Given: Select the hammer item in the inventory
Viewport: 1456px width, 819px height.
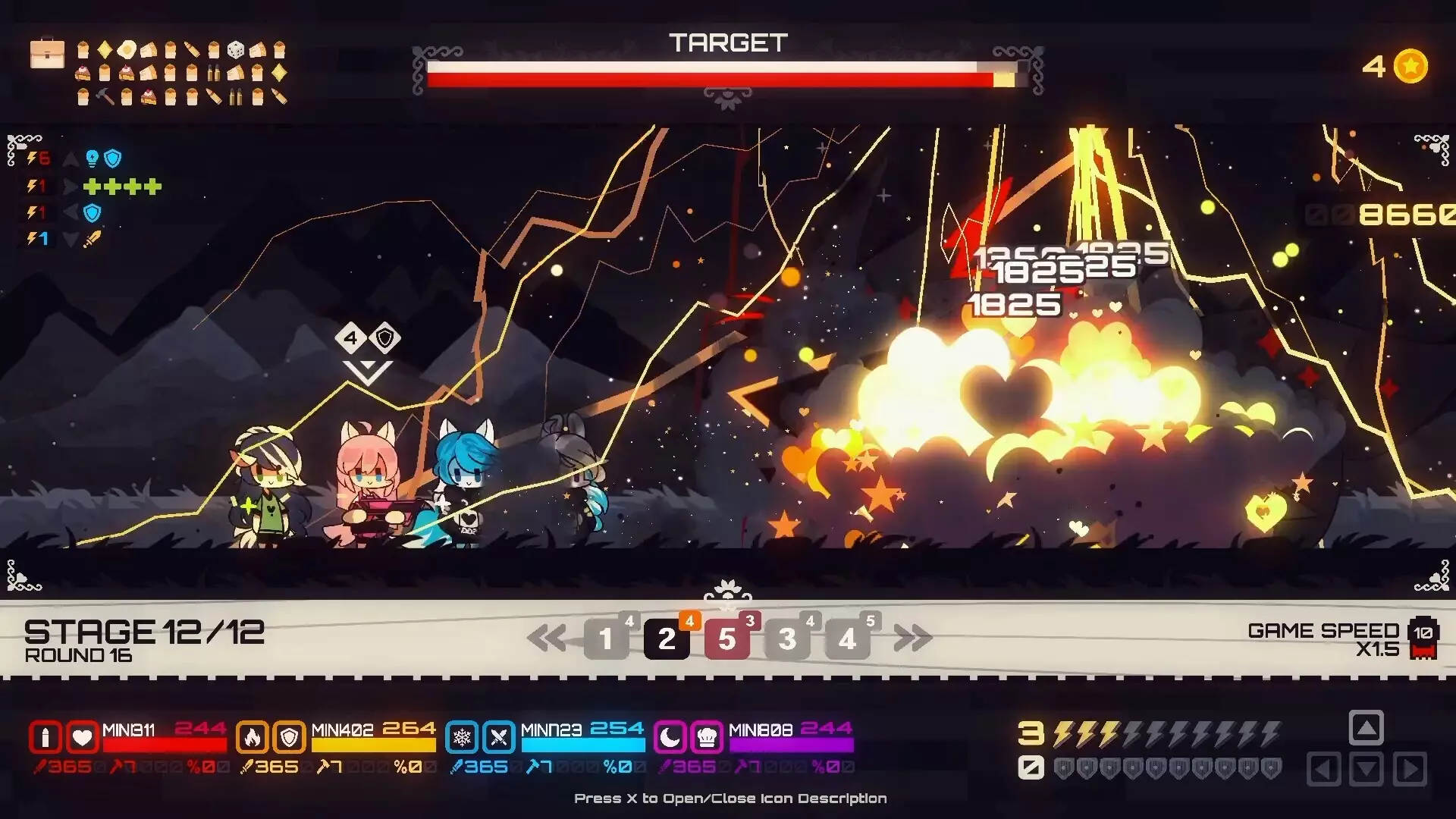Looking at the screenshot, I should click(x=103, y=96).
